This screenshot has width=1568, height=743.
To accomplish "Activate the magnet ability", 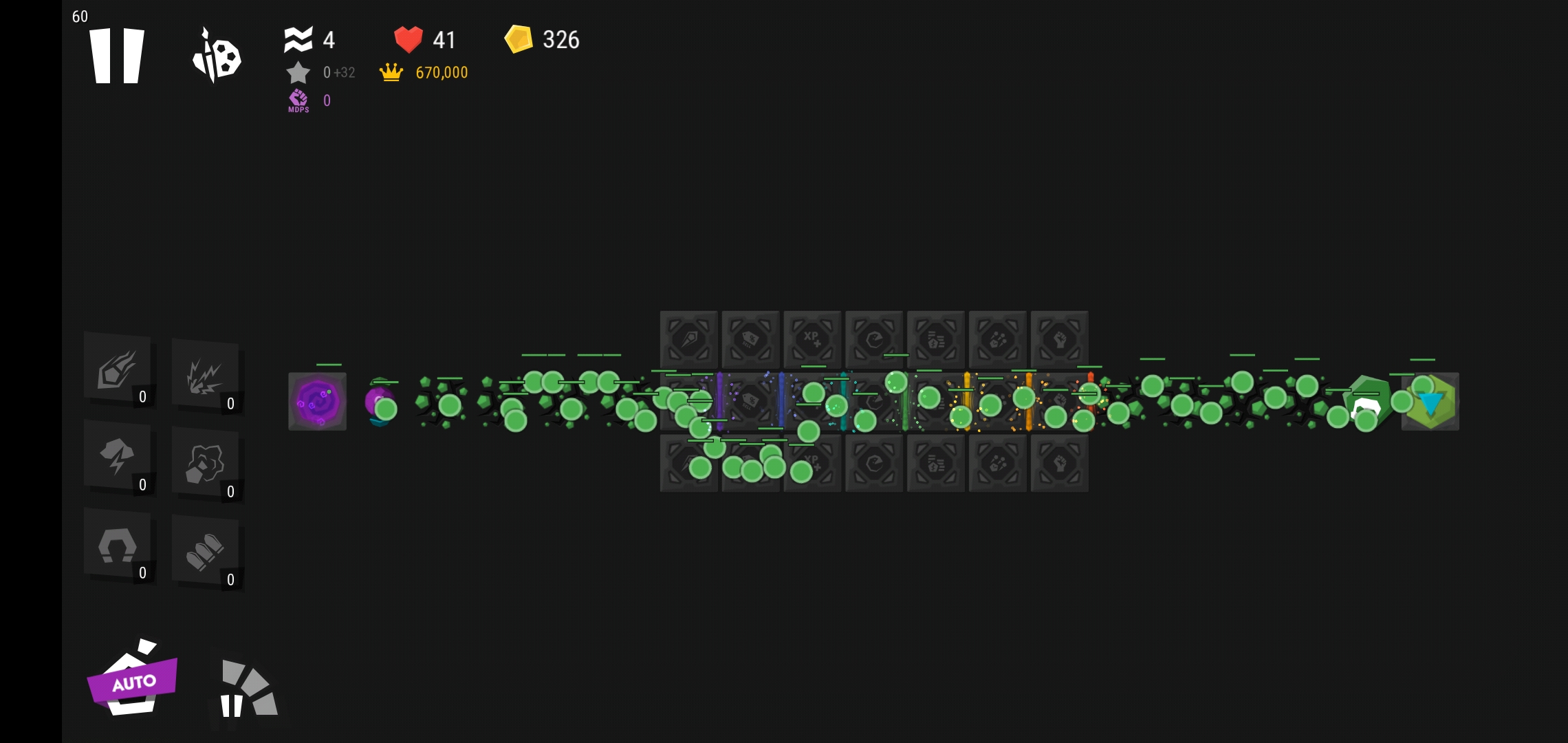I will (118, 546).
